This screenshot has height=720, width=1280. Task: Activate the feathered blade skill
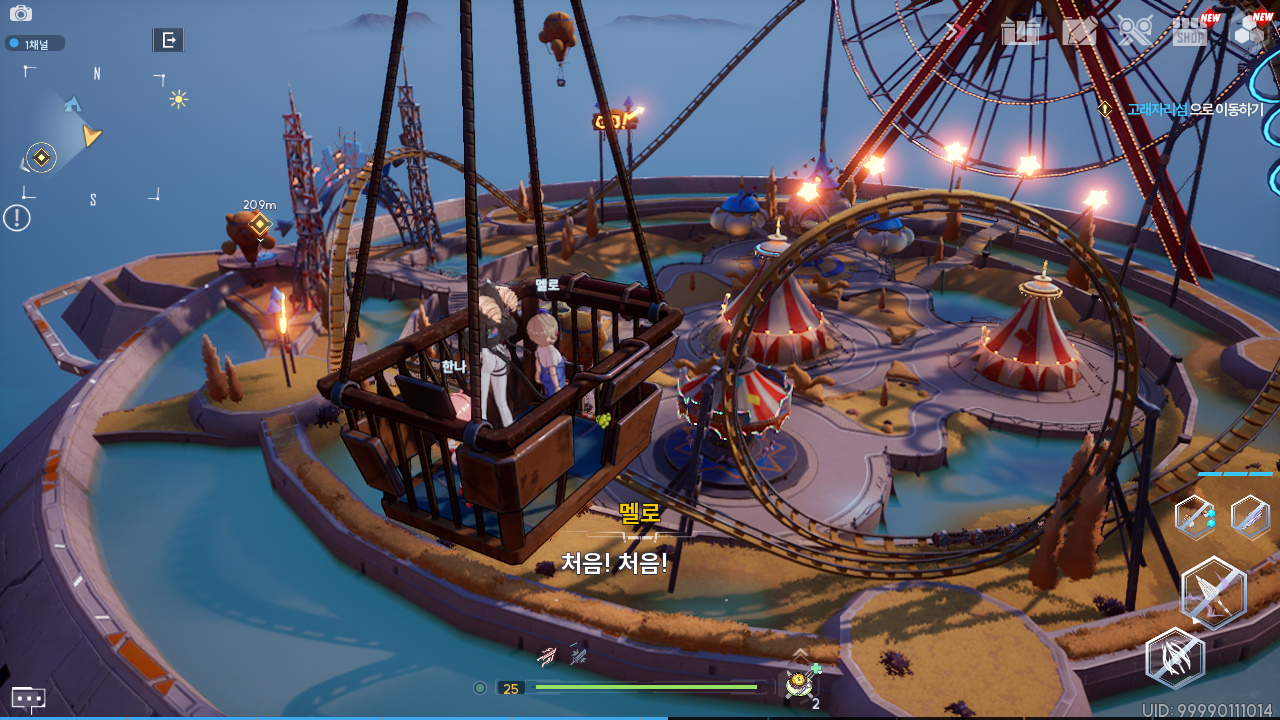point(1250,517)
